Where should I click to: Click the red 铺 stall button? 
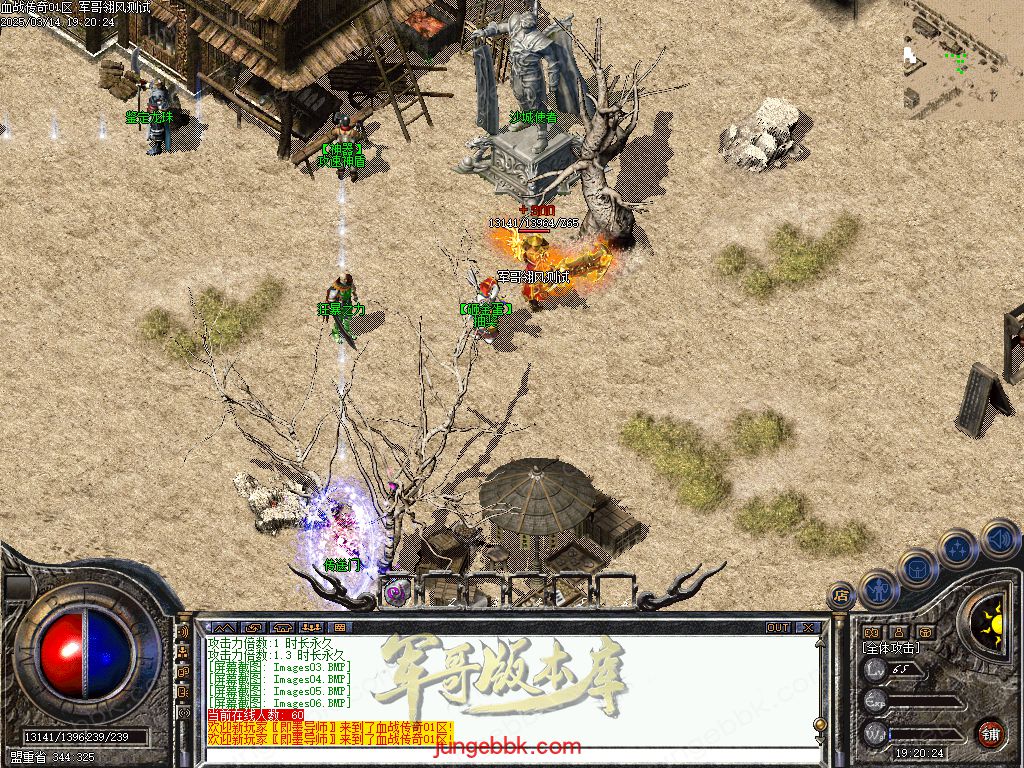click(990, 732)
